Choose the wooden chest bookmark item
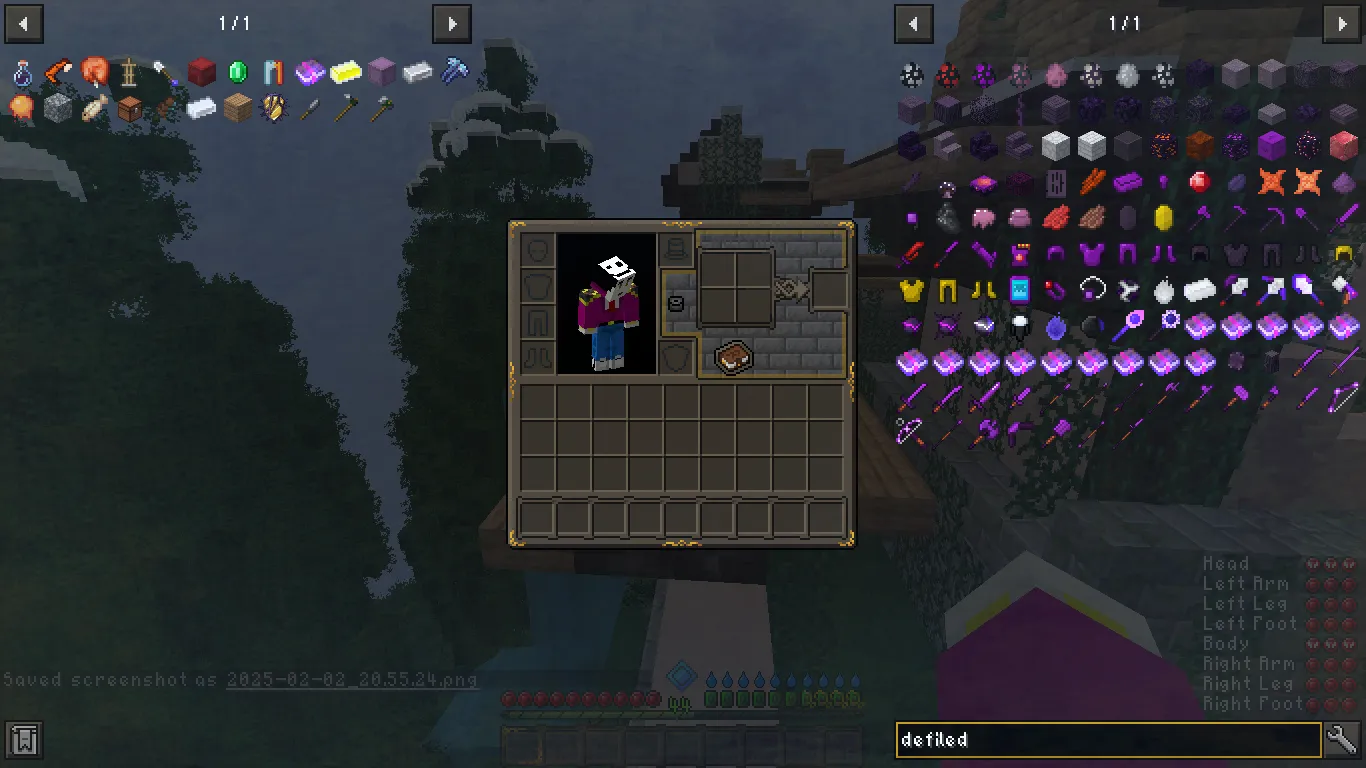Viewport: 1366px width, 768px height. 132,108
